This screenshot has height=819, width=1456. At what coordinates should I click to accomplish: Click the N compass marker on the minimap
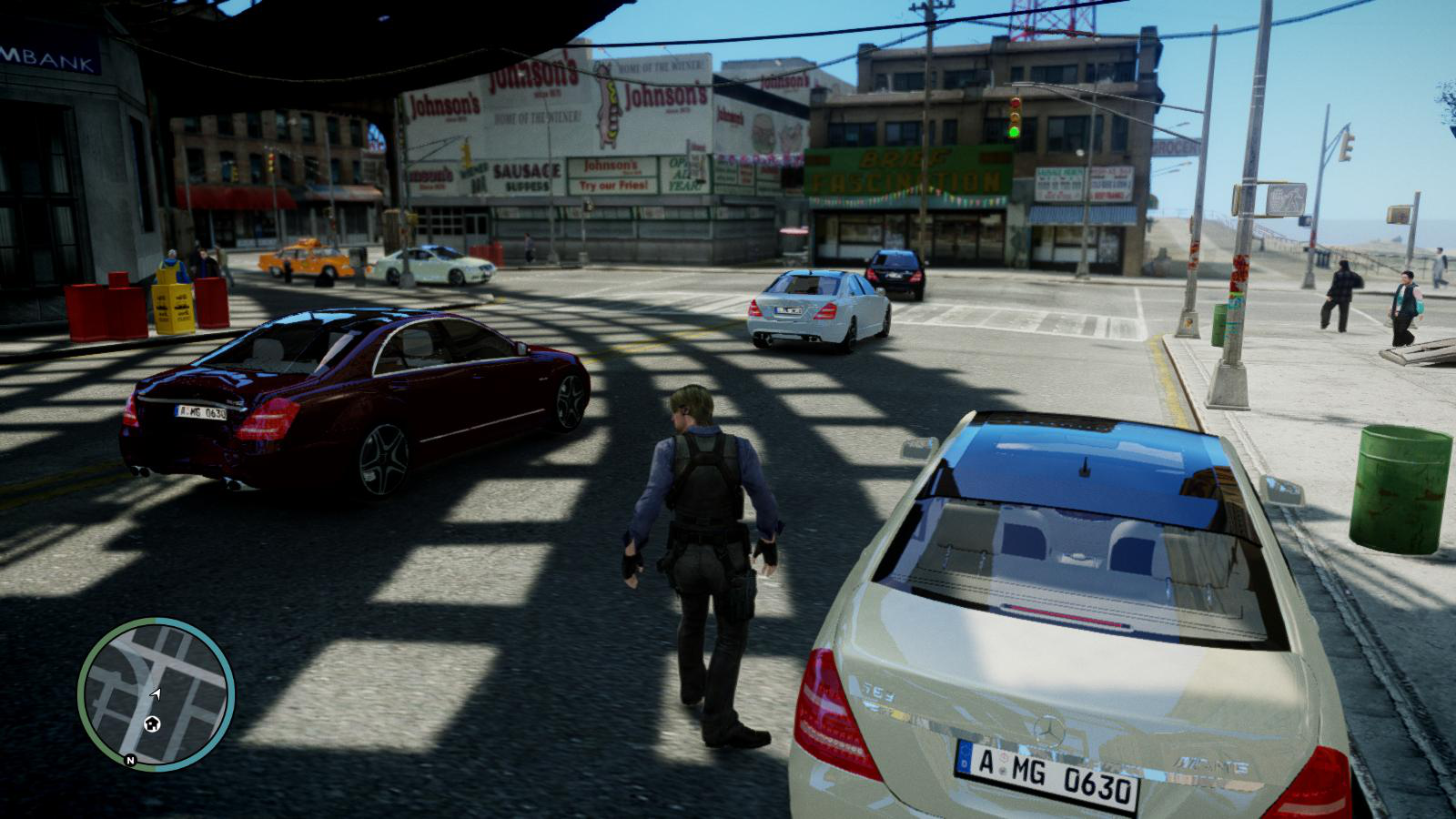(130, 759)
